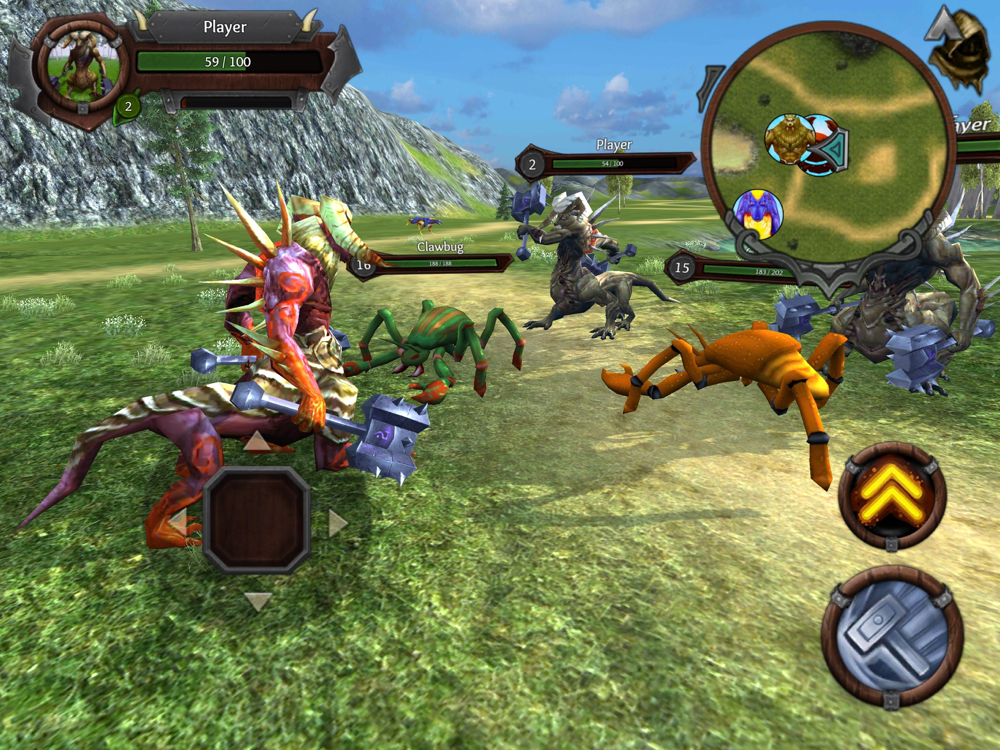Tap the joystick's down arrow
This screenshot has height=750, width=1000.
(258, 601)
